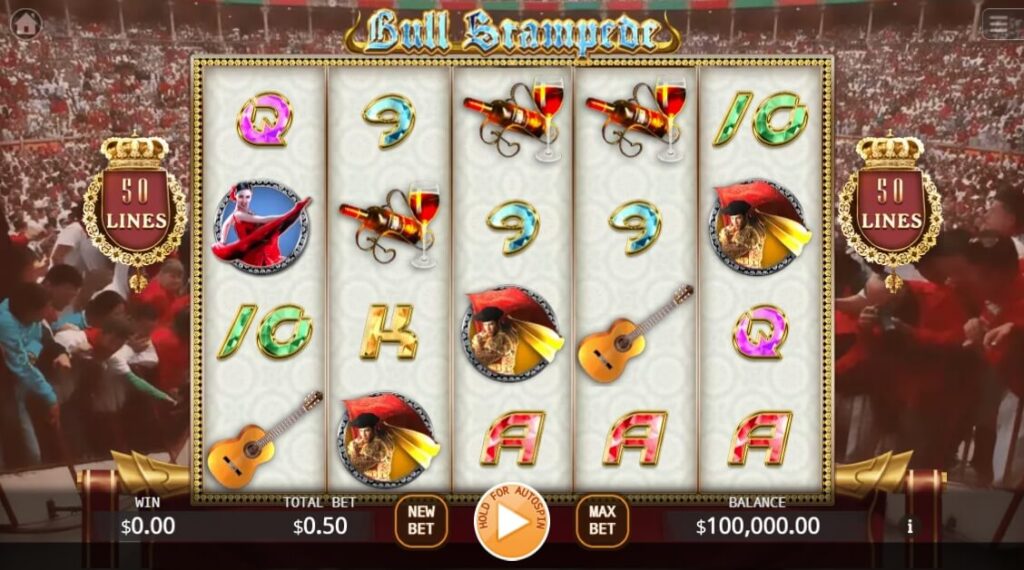Show game info via the i icon
Screen dimensions: 1024x570
tap(909, 525)
